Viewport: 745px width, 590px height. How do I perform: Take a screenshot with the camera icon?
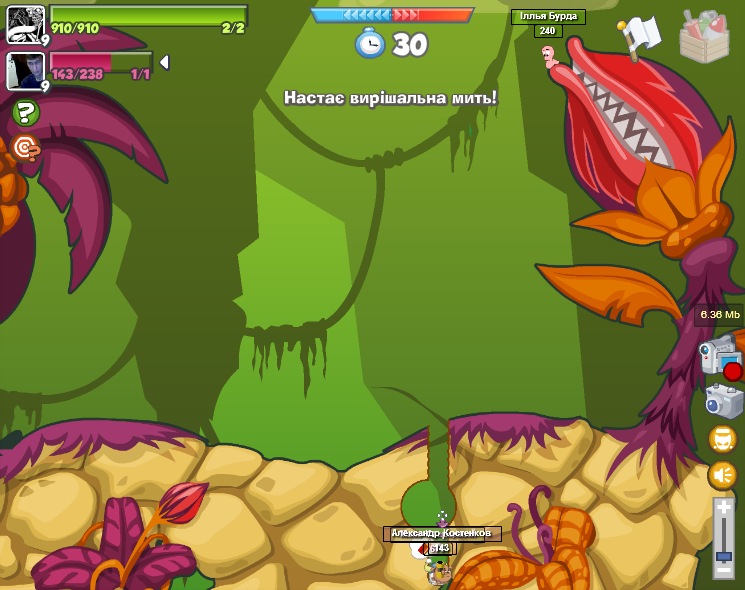[724, 401]
